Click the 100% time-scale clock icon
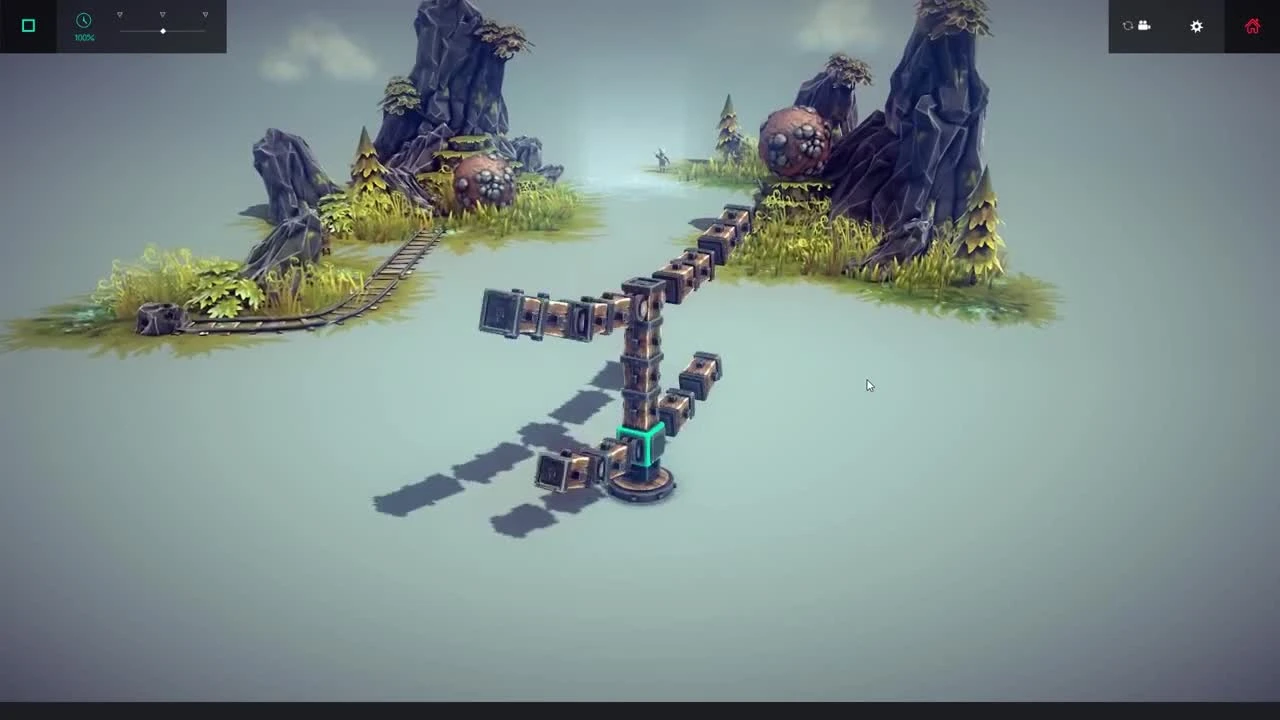Image resolution: width=1280 pixels, height=720 pixels. point(84,20)
